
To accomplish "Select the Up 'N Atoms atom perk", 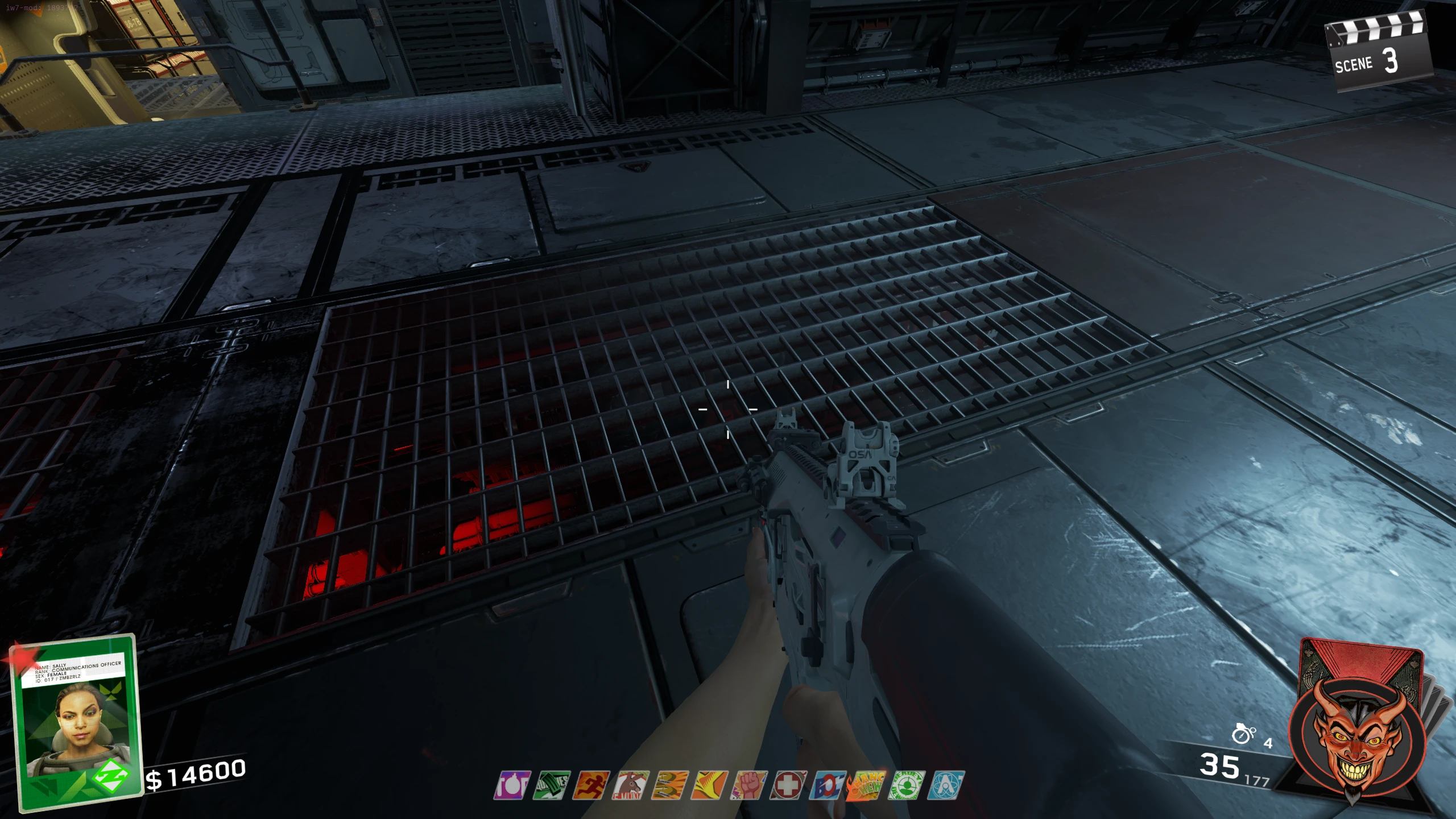I will tap(946, 785).
